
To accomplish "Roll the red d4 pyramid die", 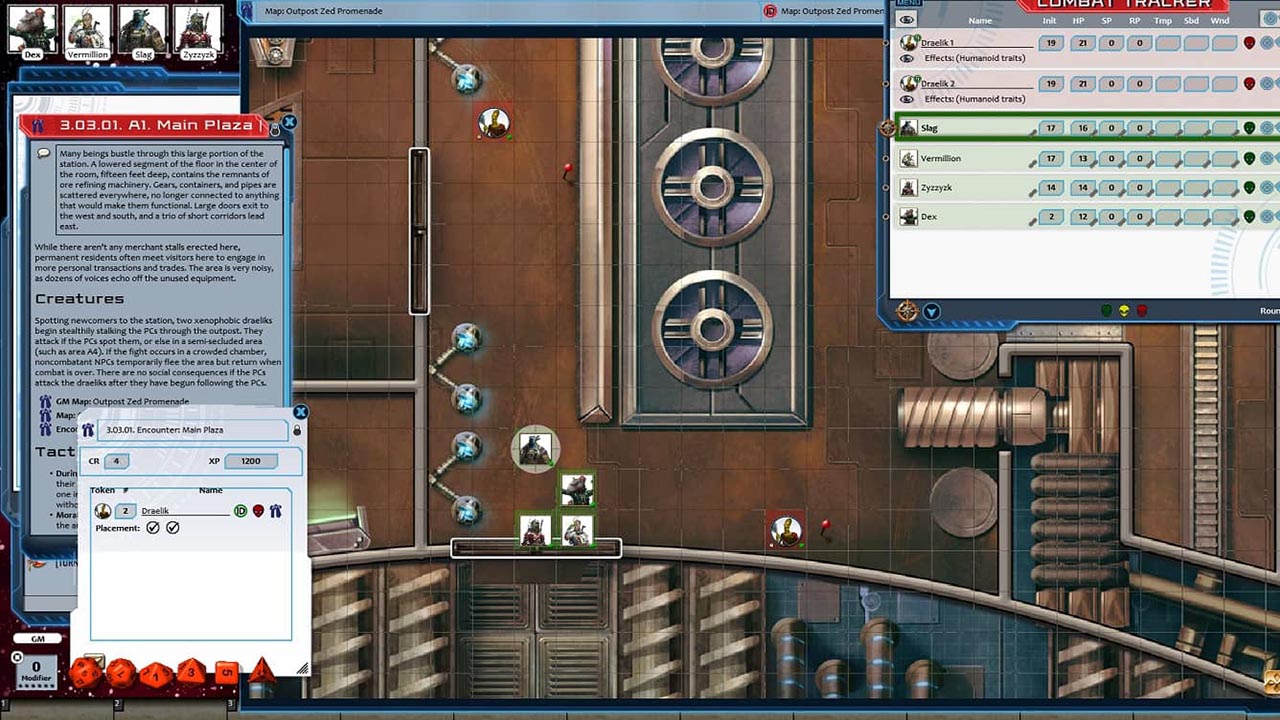I will click(263, 673).
